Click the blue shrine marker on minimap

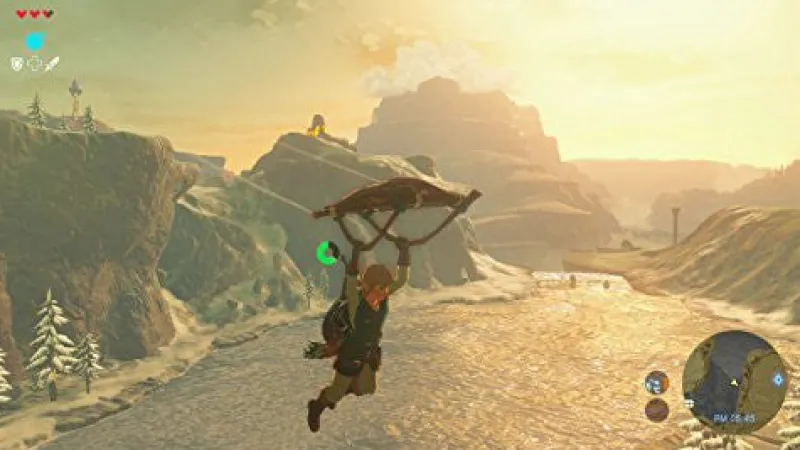tap(778, 380)
